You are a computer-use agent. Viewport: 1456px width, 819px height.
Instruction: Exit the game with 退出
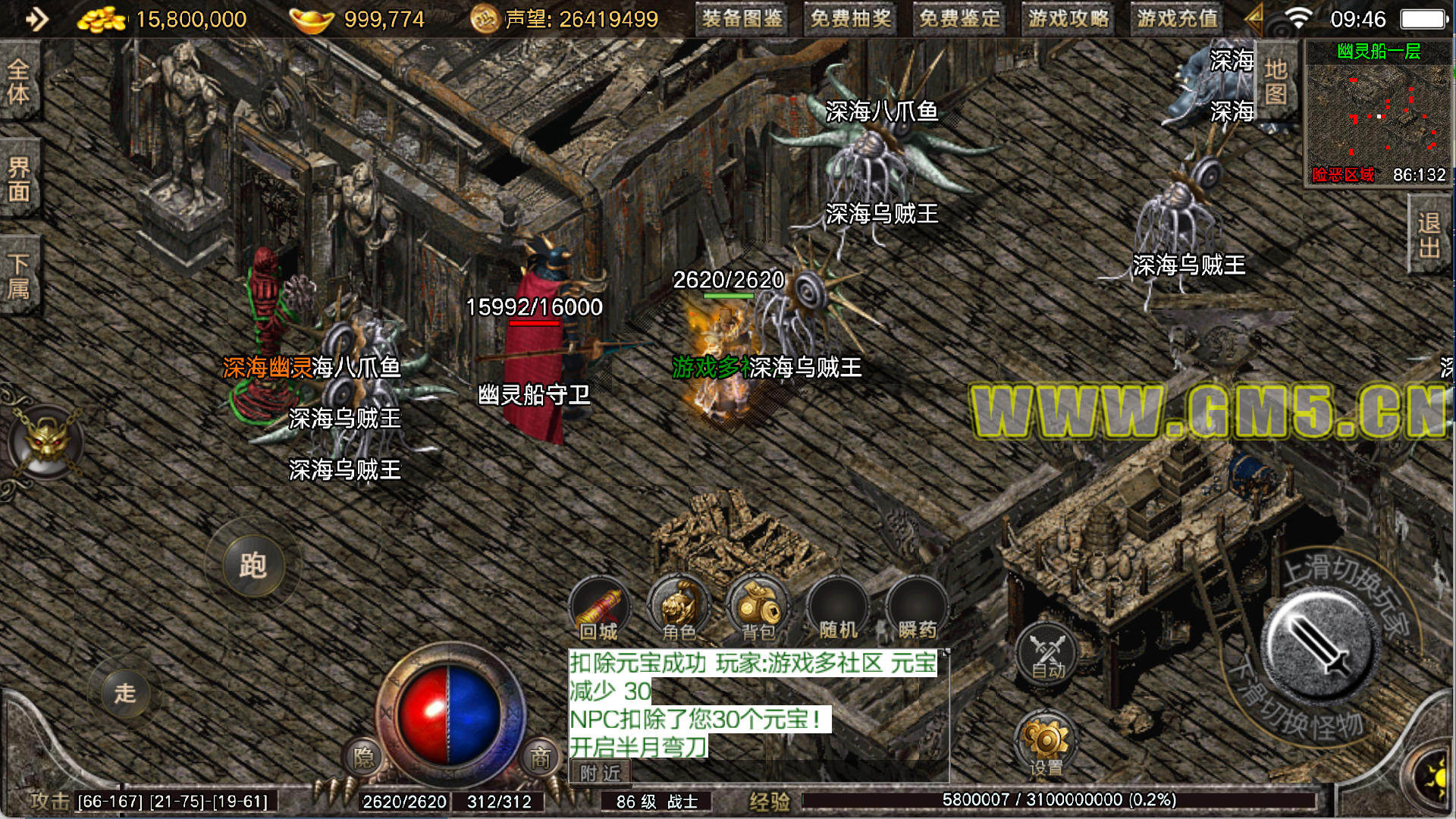1429,235
